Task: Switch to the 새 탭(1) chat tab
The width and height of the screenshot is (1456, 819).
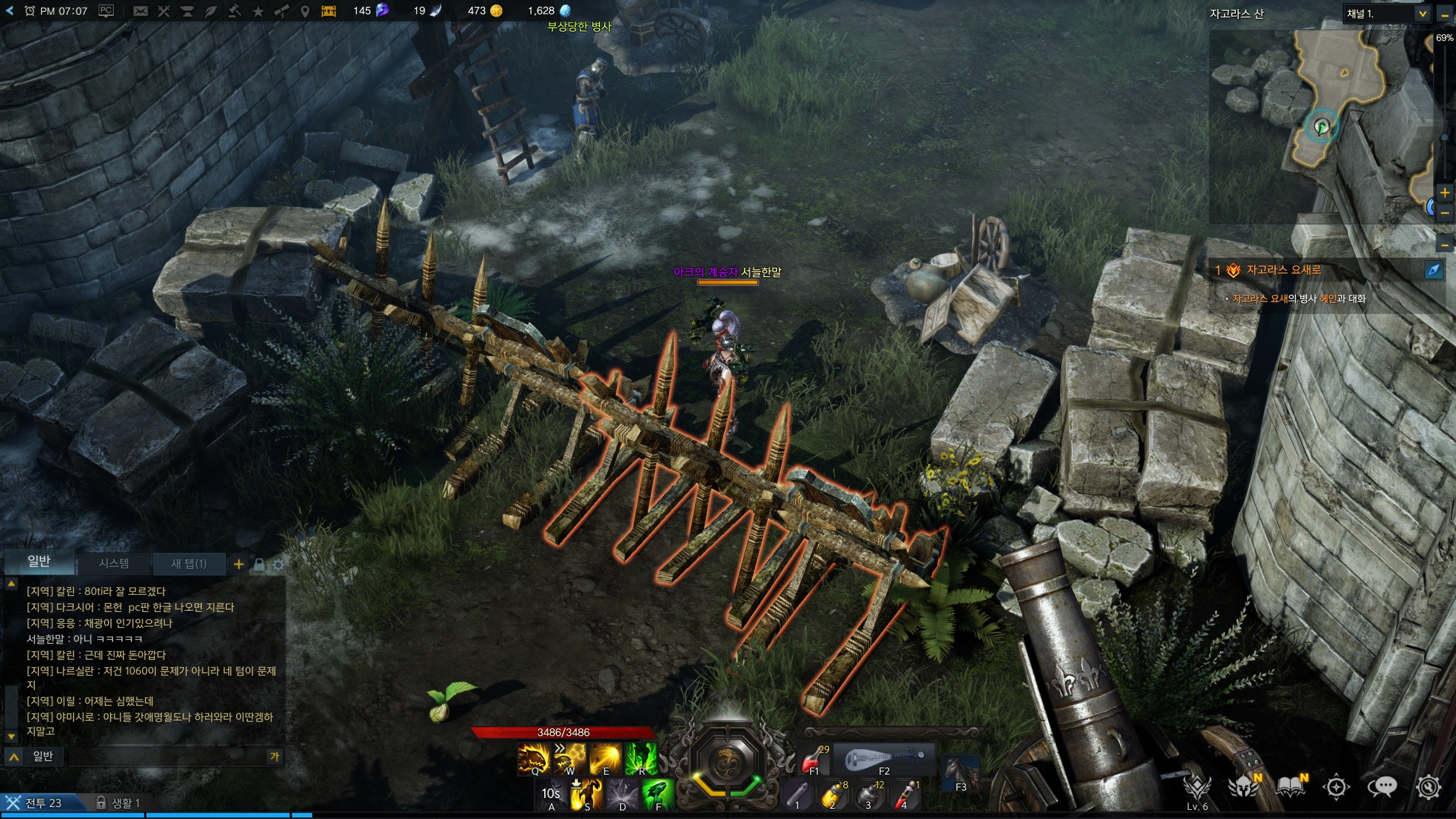Action: 189,564
